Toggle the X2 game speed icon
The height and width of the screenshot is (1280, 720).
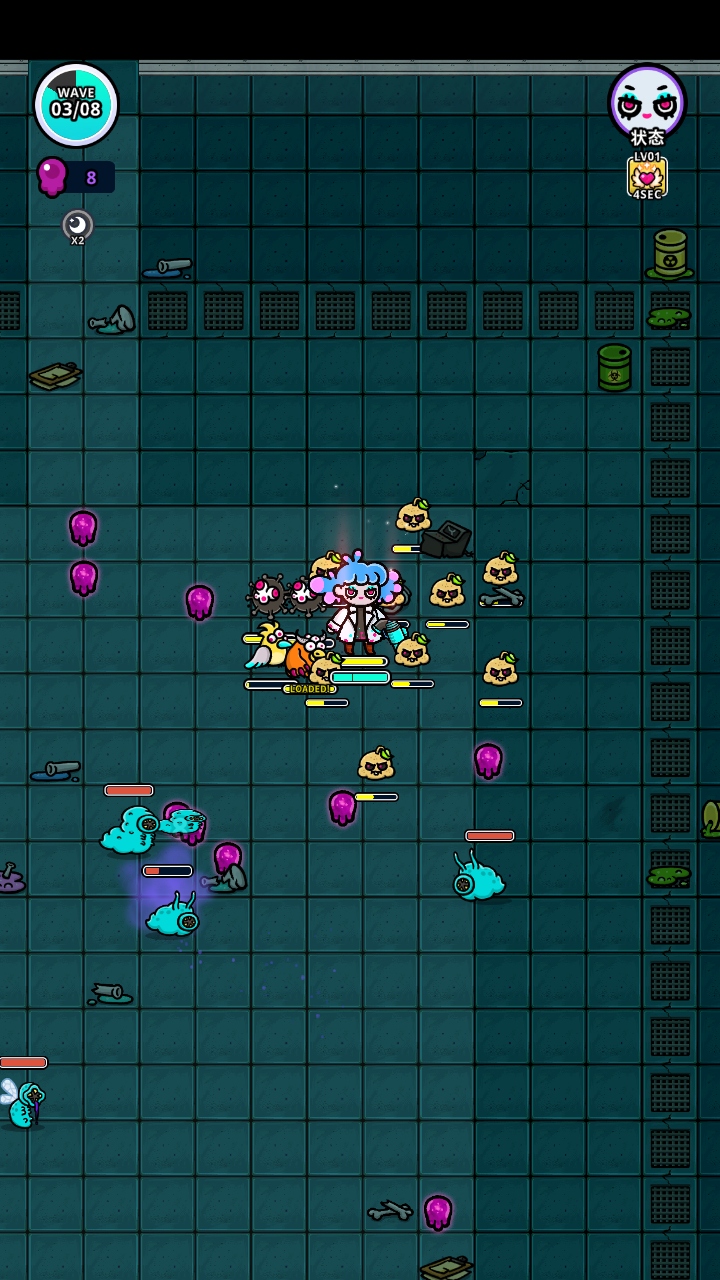pos(77,225)
